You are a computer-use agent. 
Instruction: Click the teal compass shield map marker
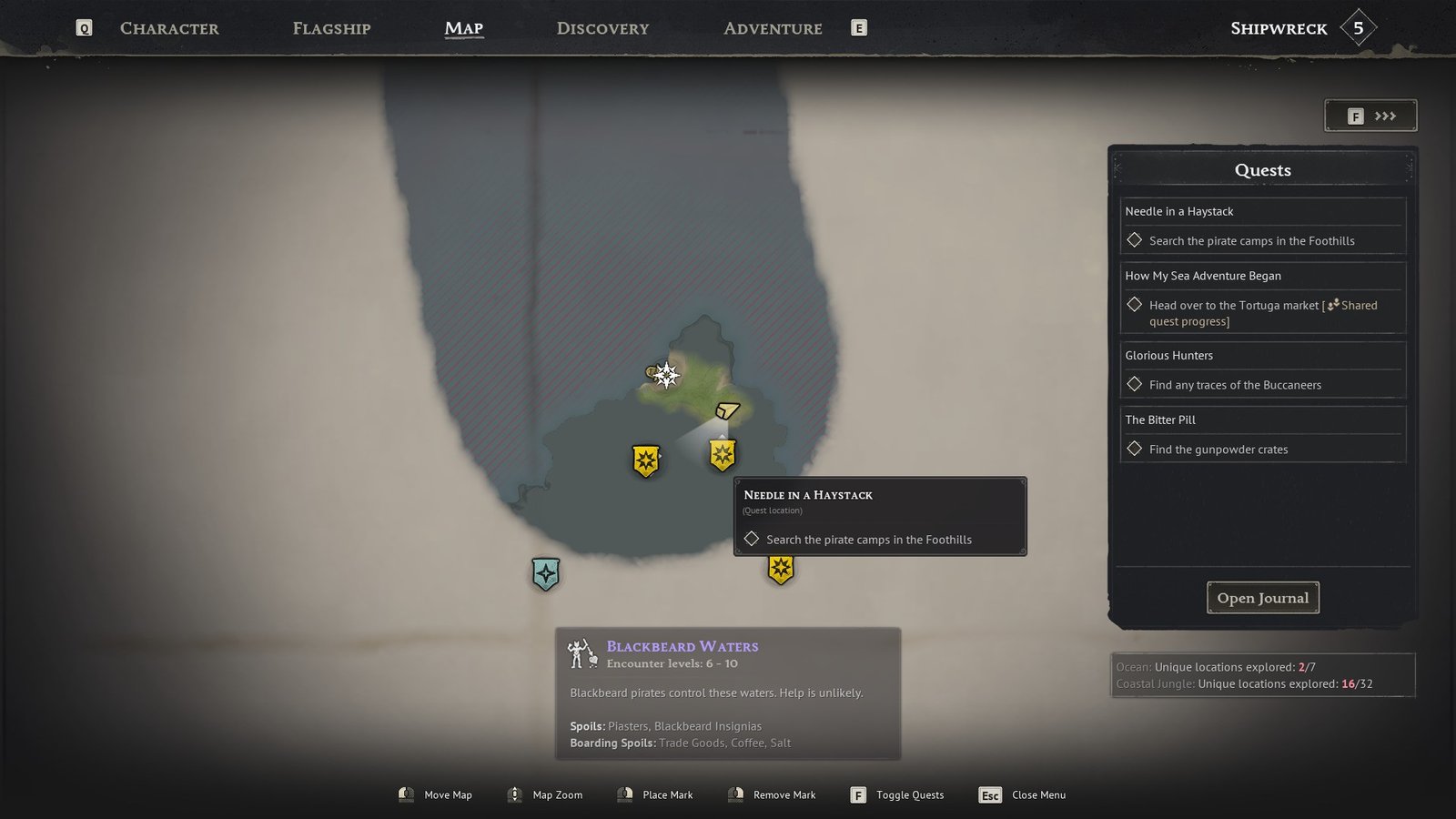click(545, 574)
